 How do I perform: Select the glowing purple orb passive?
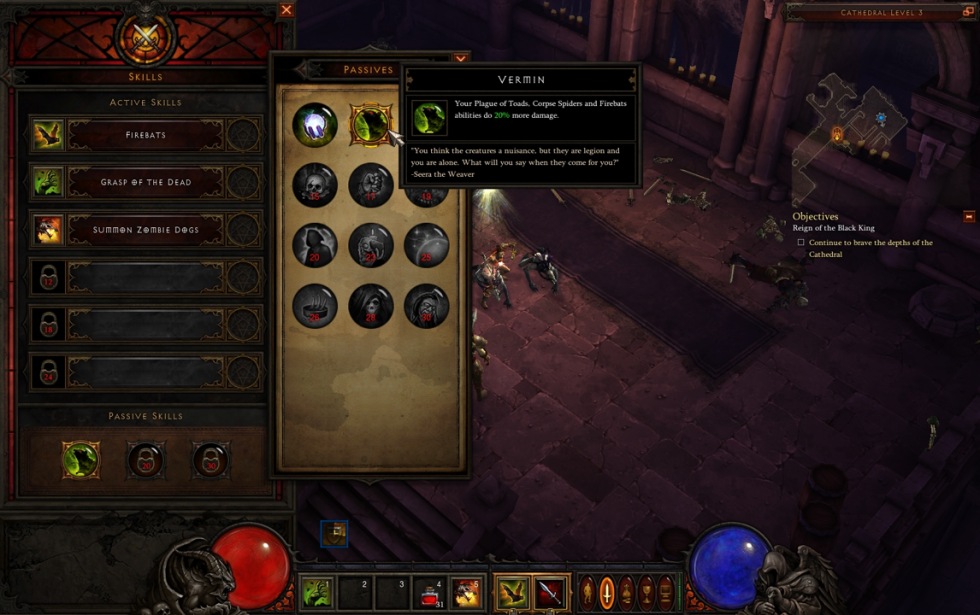click(x=314, y=125)
